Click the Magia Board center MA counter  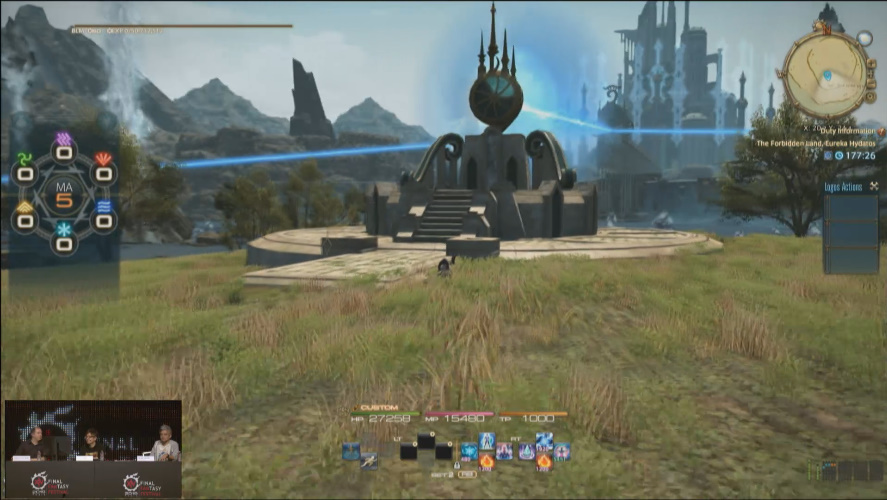pos(63,196)
